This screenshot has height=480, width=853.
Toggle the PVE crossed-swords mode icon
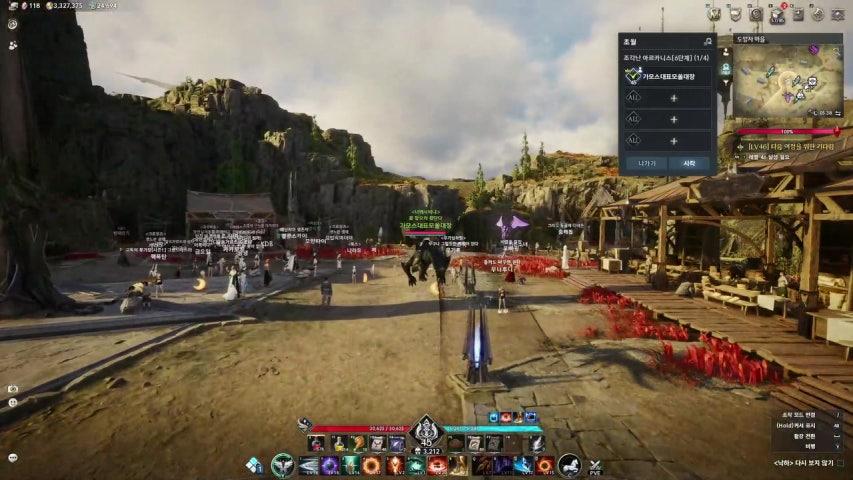[x=595, y=466]
